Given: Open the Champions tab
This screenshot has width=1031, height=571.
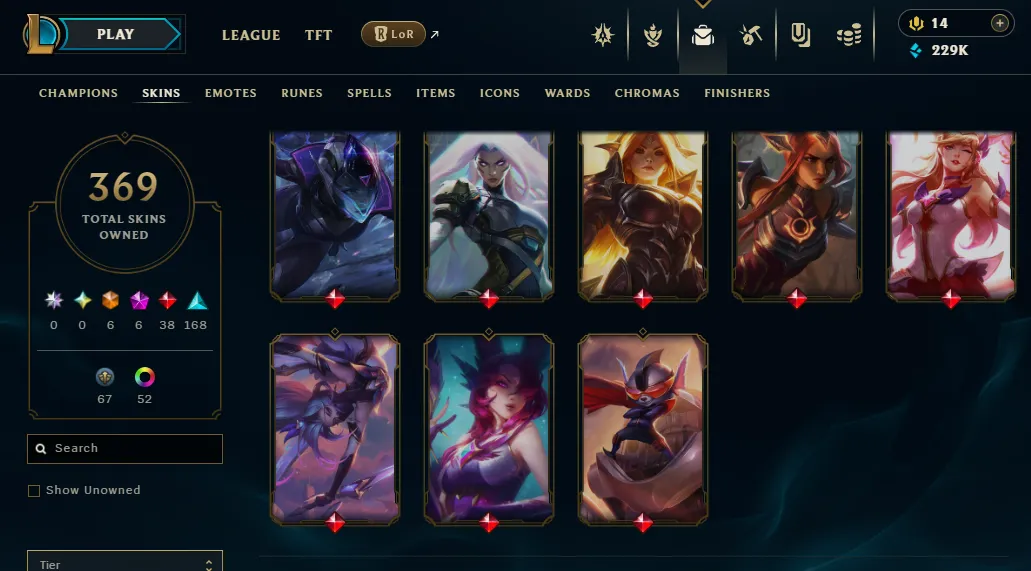Looking at the screenshot, I should point(78,93).
